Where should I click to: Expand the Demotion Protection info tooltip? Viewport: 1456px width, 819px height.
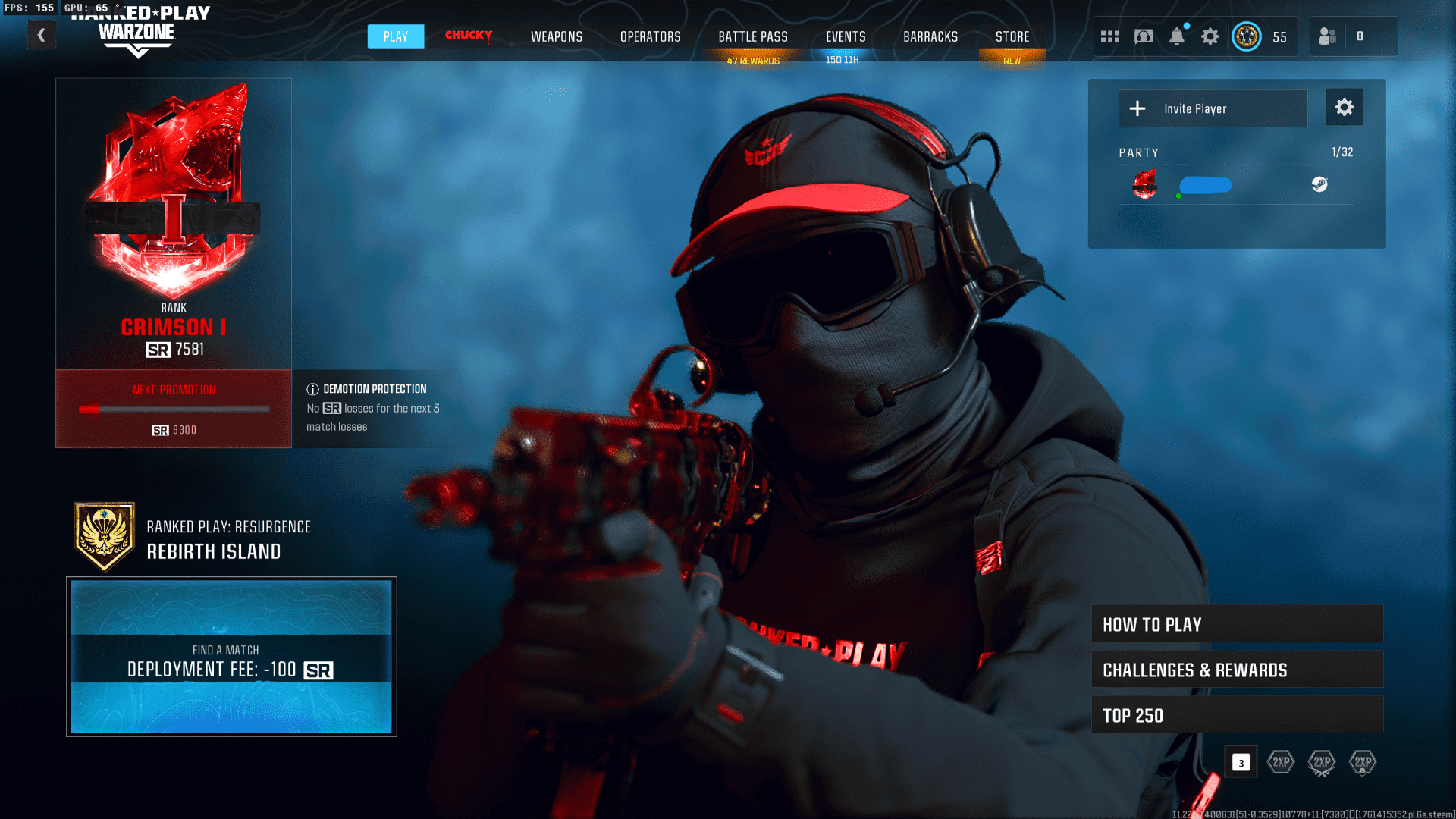tap(312, 388)
